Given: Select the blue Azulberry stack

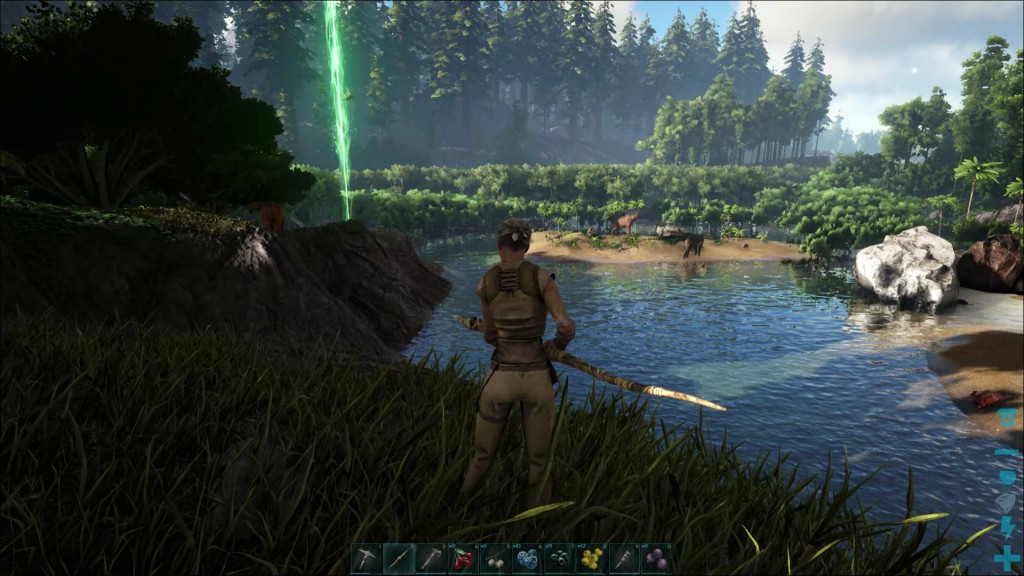Looking at the screenshot, I should [527, 559].
